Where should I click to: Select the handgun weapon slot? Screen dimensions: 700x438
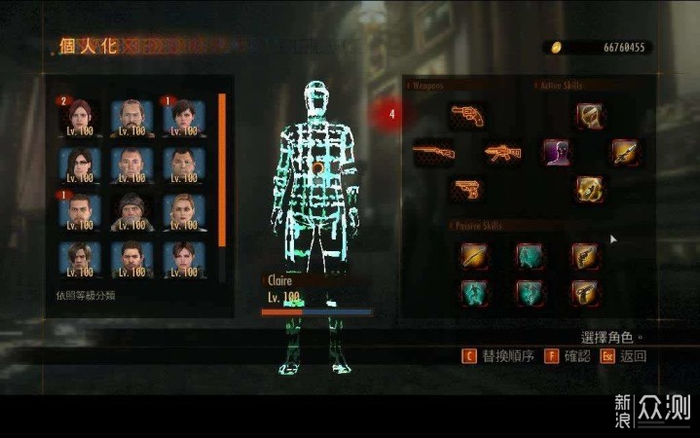(466, 188)
